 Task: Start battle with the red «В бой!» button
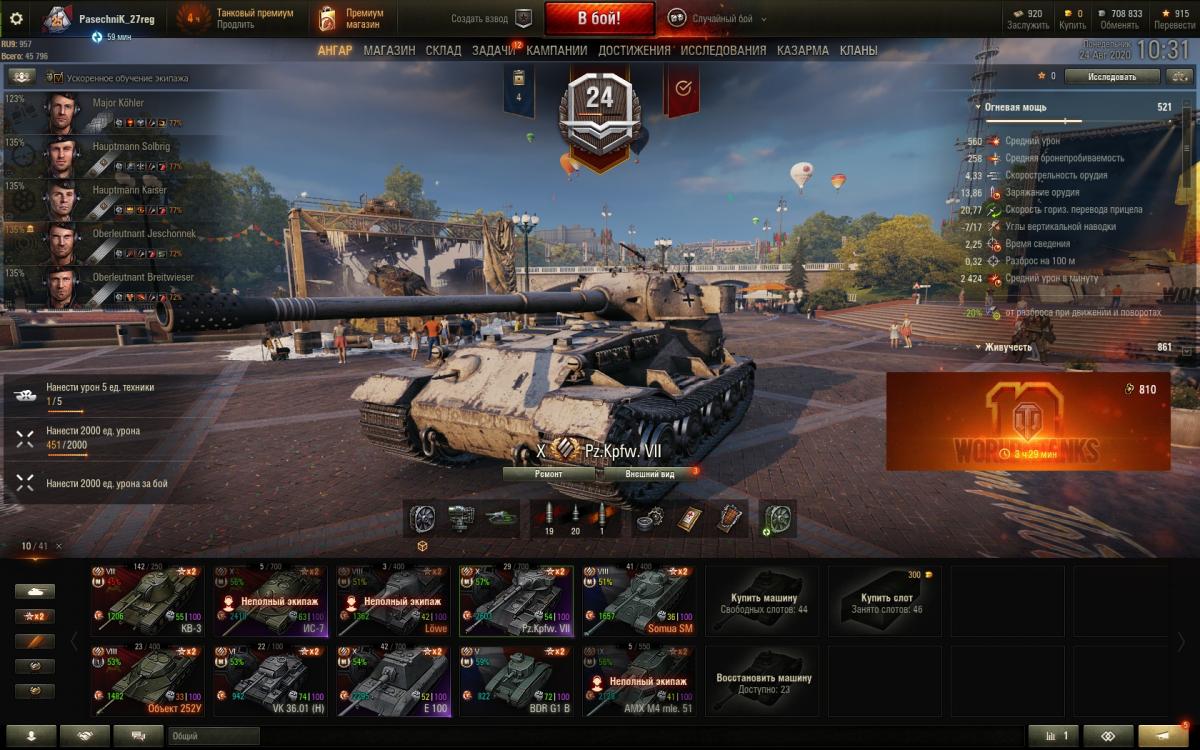pos(599,18)
